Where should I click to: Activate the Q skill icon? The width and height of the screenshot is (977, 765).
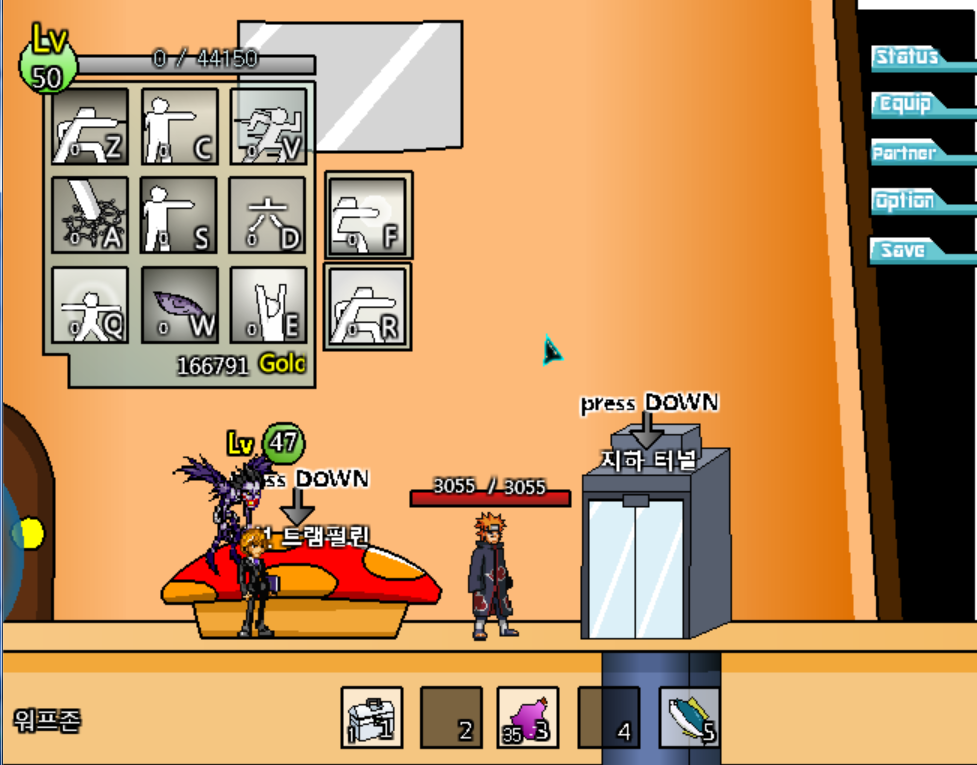click(x=90, y=304)
